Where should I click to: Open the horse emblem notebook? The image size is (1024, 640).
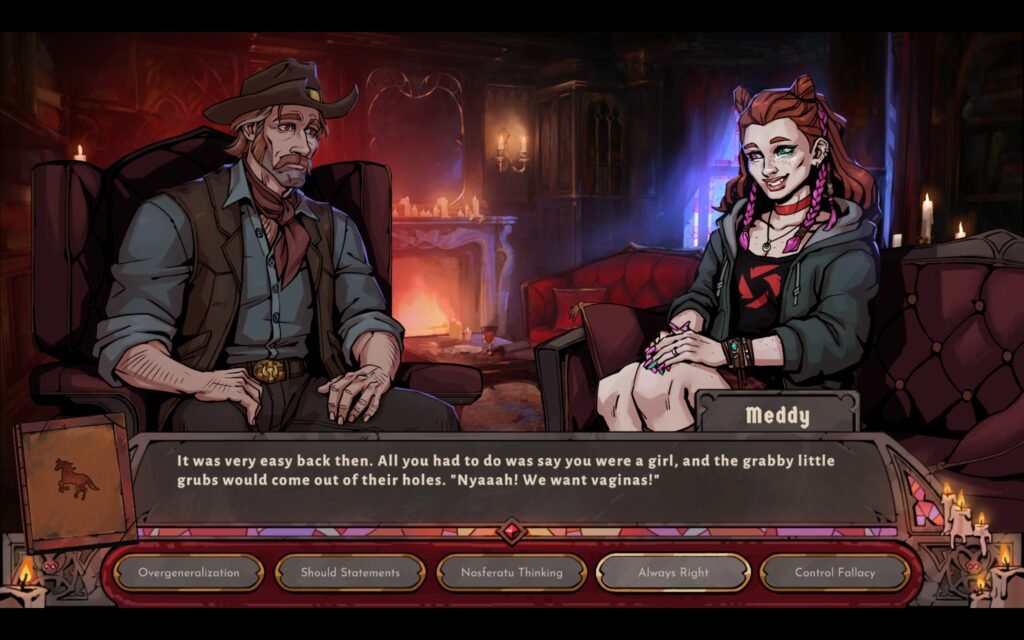click(76, 481)
